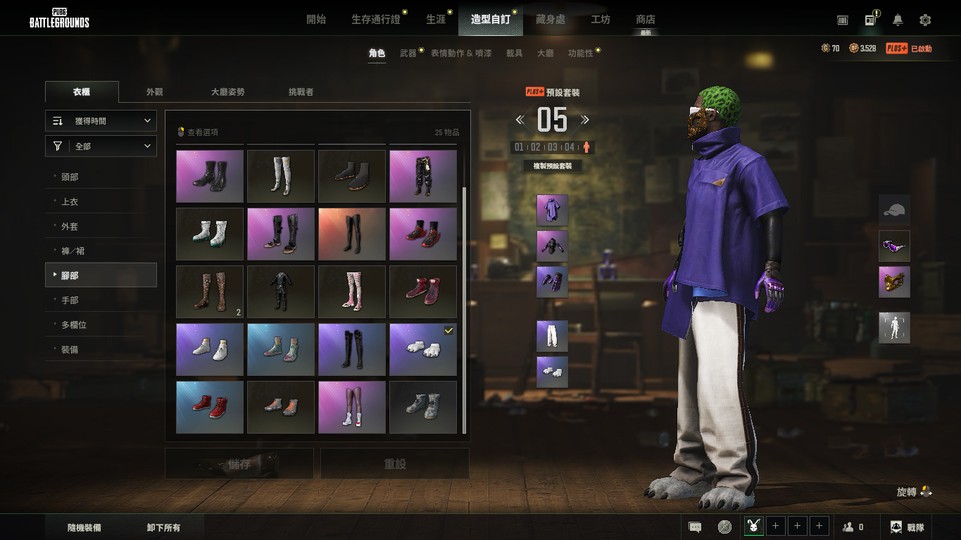Choose the 手部 (Hands) category

pyautogui.click(x=70, y=300)
